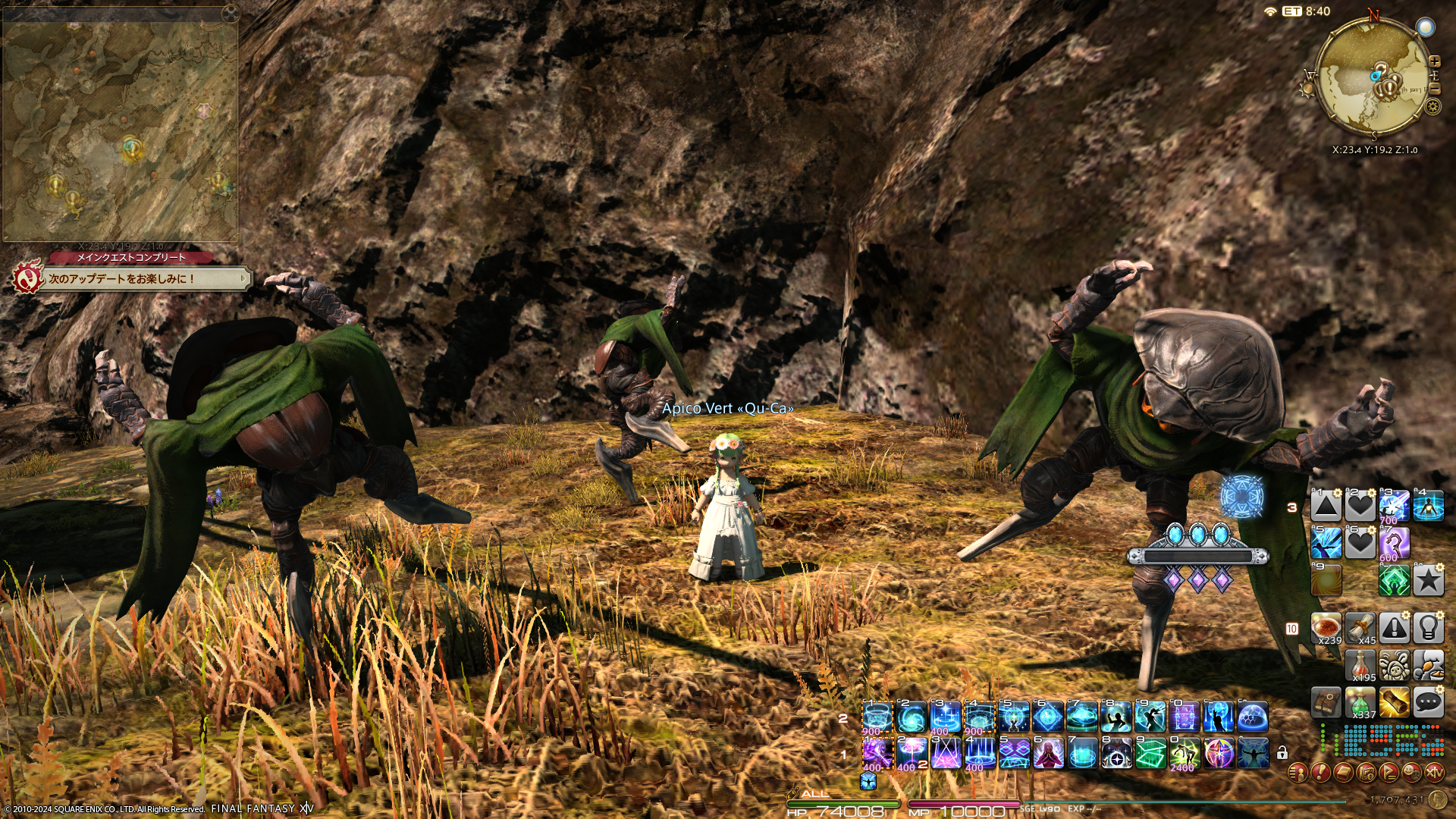This screenshot has height=819, width=1456.
Task: Click the speech bubble chat macro
Action: [x=1428, y=703]
